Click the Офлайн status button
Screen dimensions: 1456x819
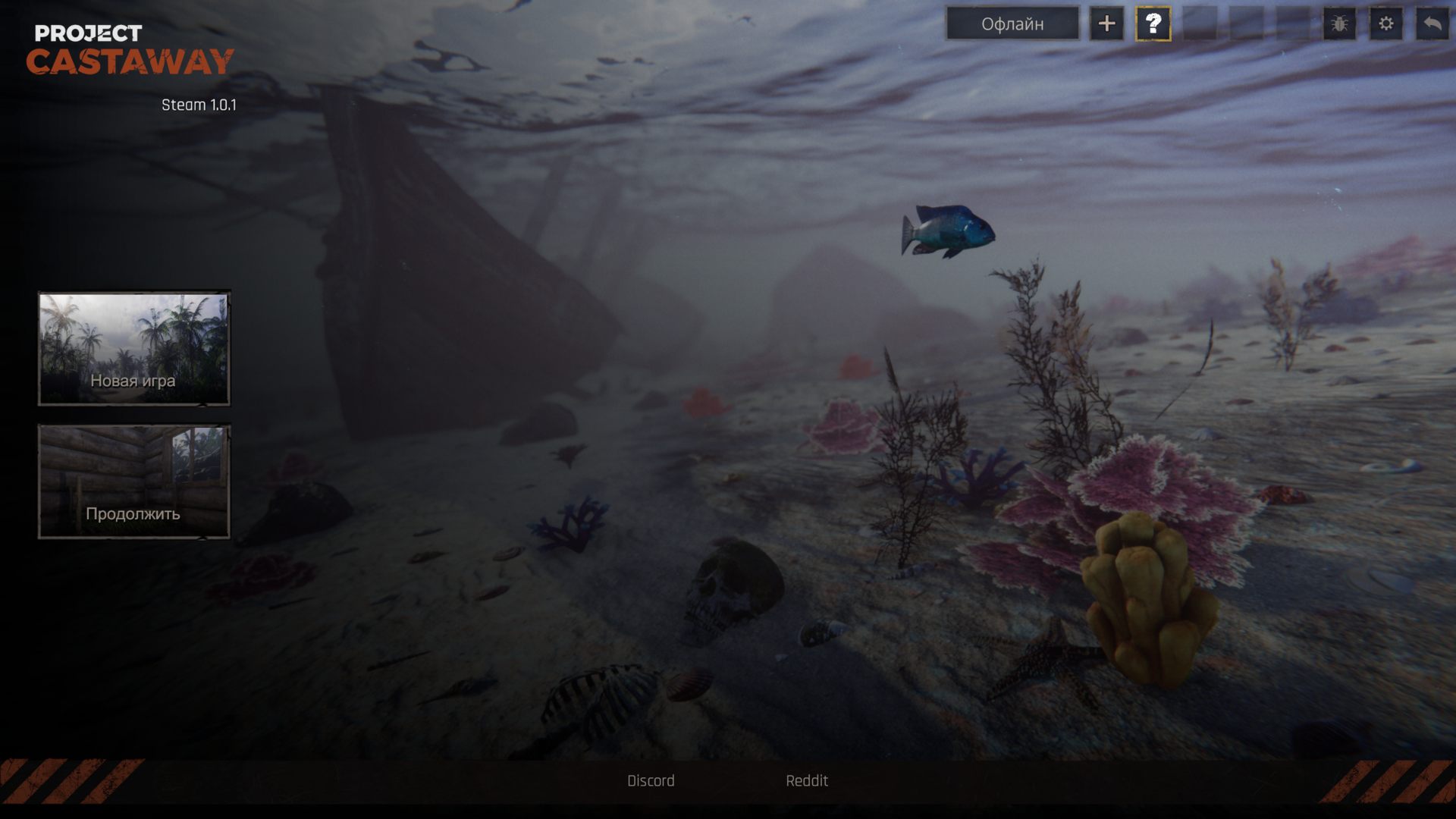pos(1012,24)
